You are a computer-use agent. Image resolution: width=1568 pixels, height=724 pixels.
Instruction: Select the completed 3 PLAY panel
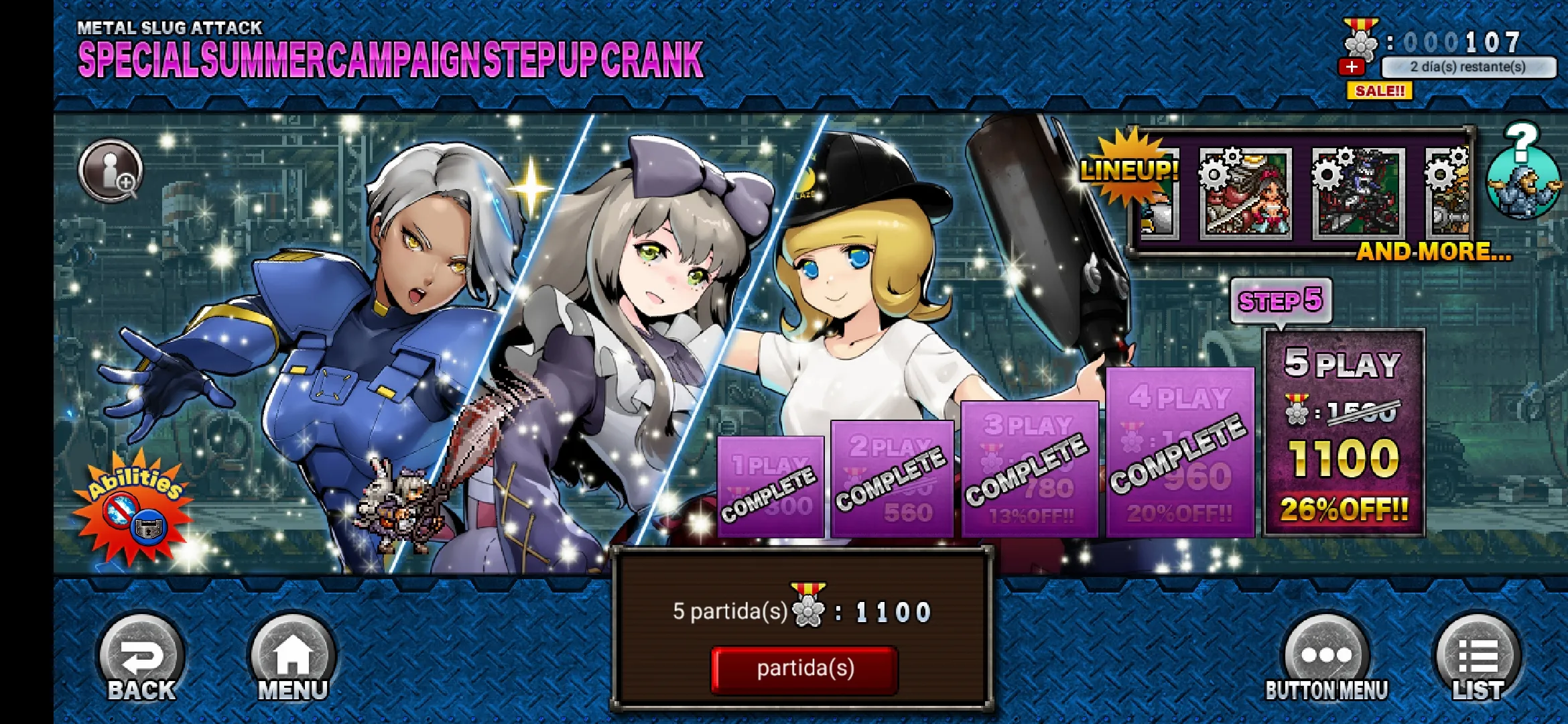(x=1029, y=469)
